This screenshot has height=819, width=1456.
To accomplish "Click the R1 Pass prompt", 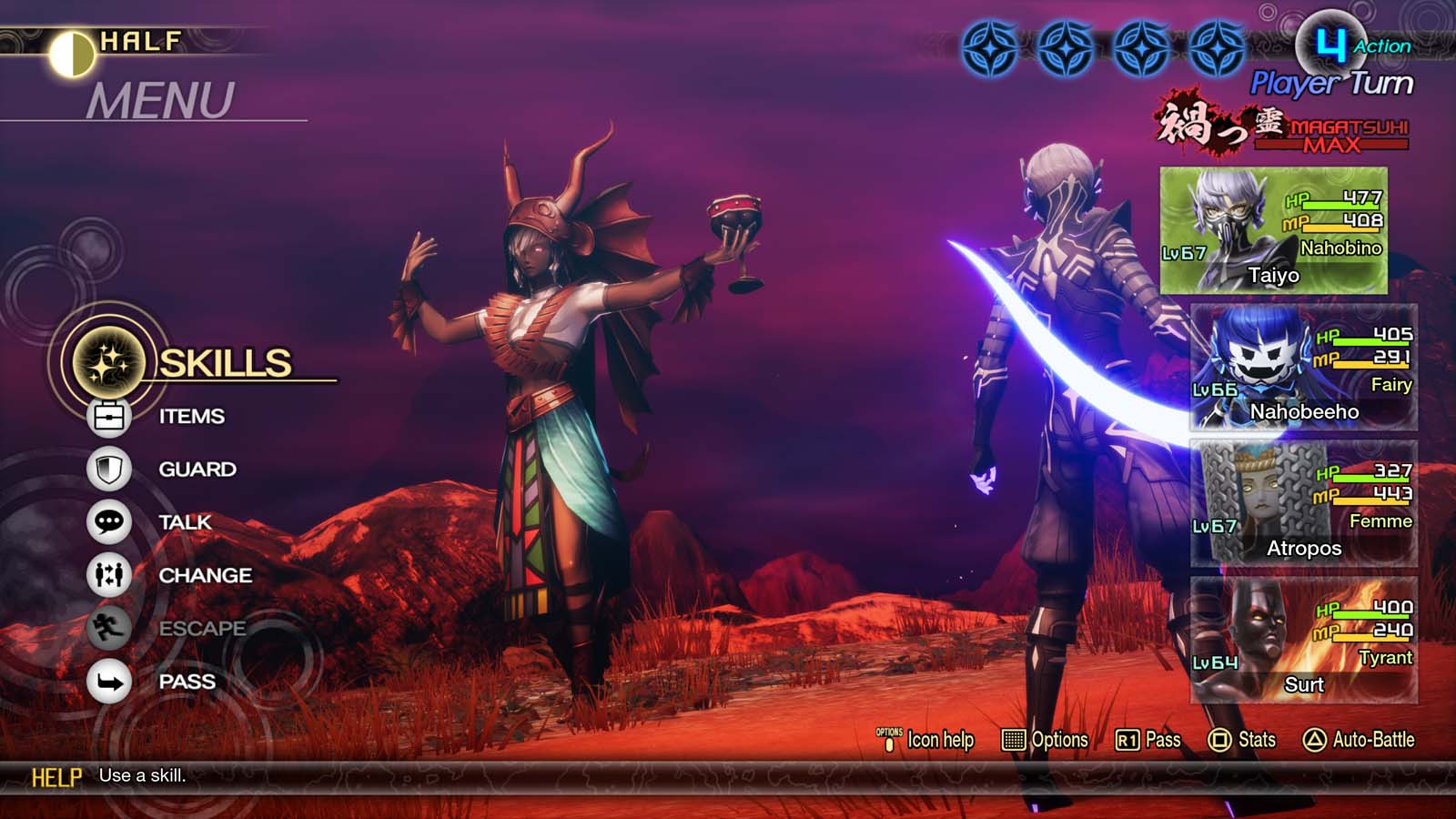I will (1151, 740).
